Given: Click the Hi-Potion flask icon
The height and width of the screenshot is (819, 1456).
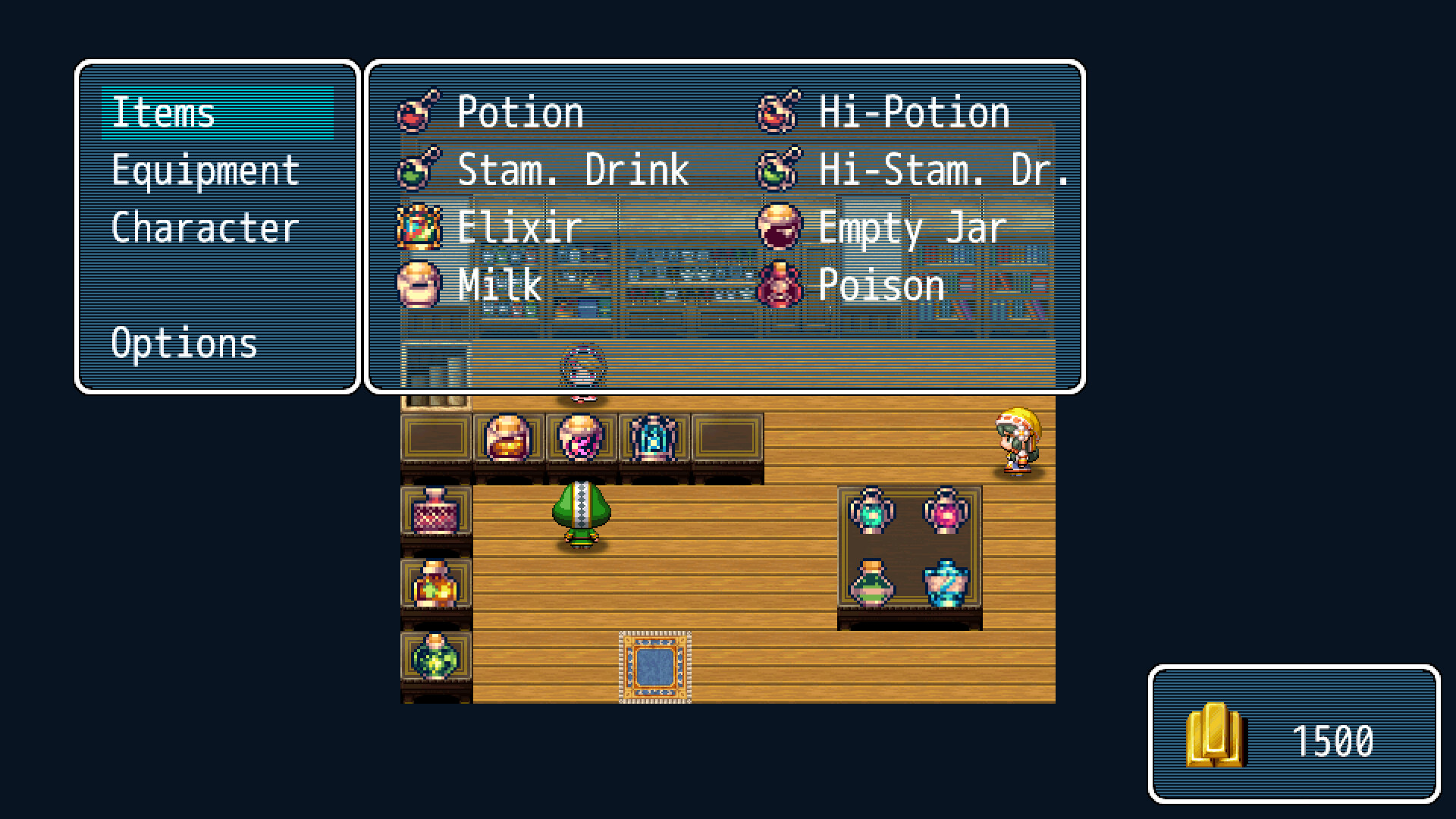Looking at the screenshot, I should coord(780,111).
